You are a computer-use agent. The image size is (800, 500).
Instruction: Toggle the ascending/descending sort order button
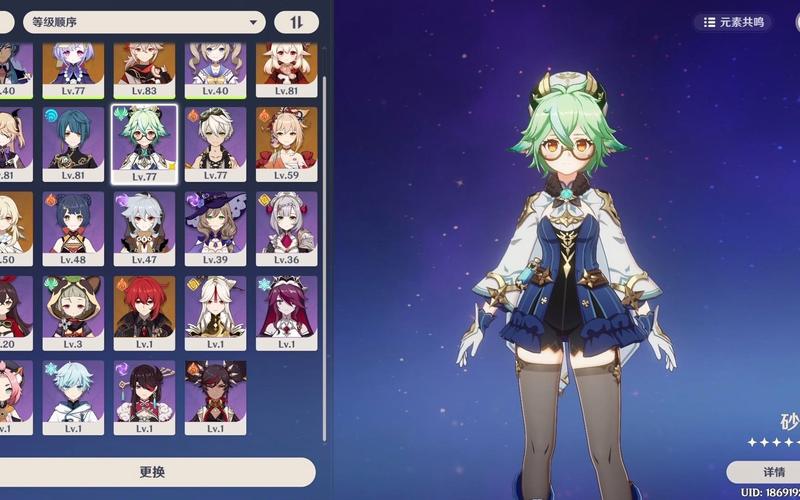tap(297, 22)
